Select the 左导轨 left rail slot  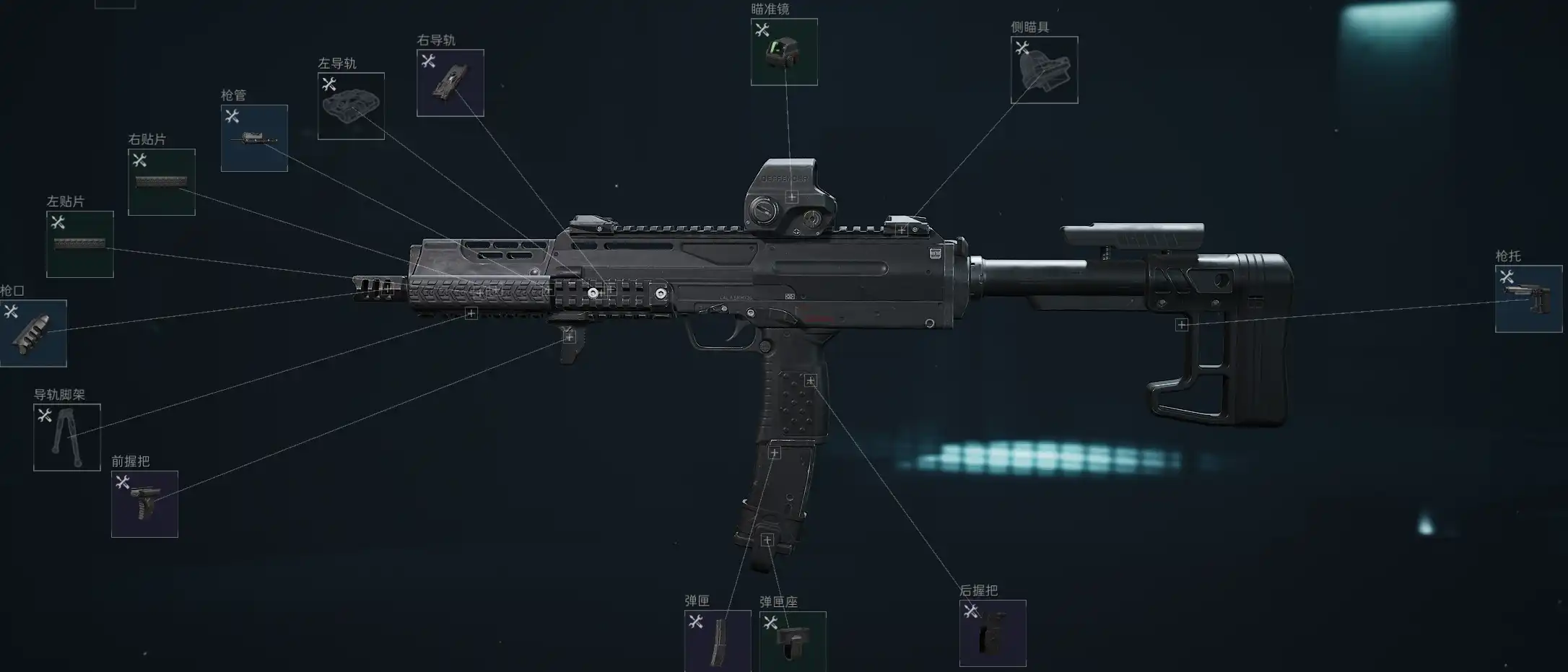[x=351, y=106]
